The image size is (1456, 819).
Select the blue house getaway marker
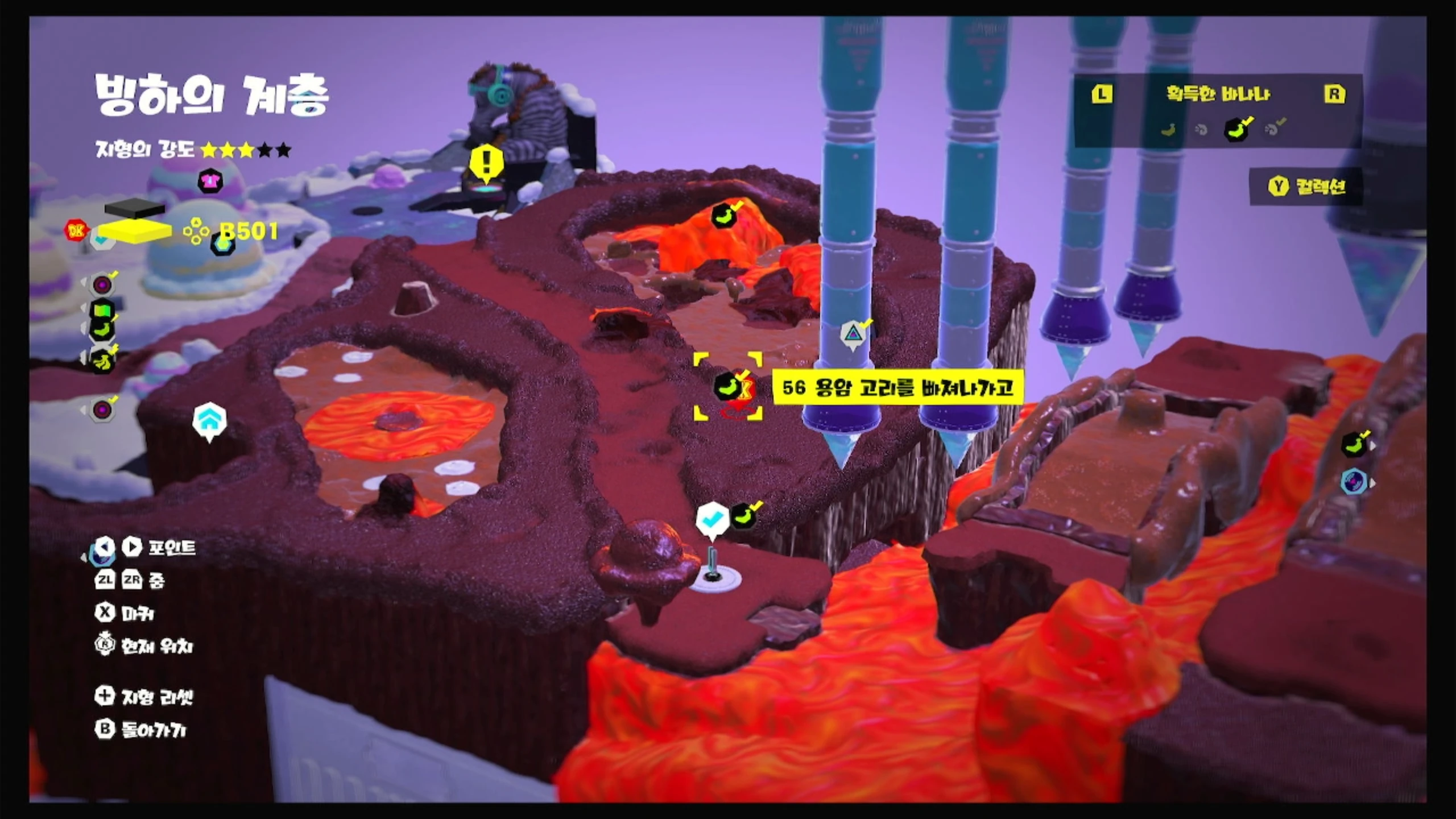[209, 420]
